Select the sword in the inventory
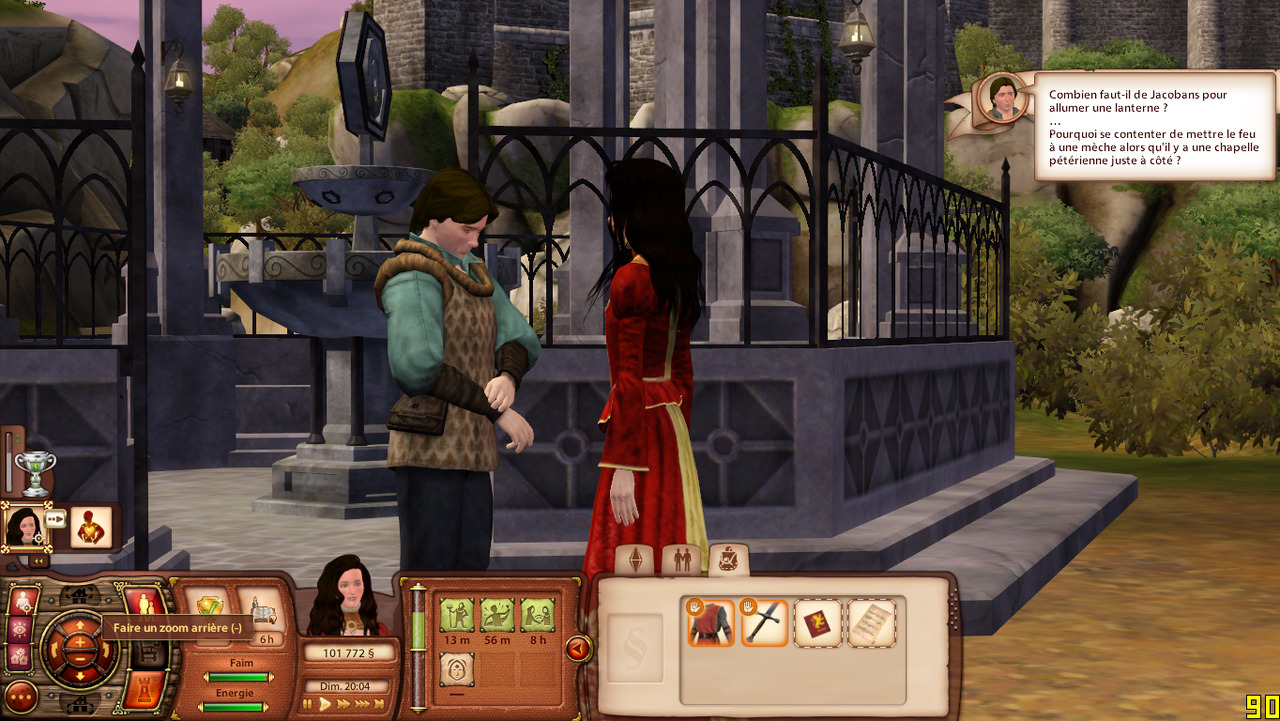The height and width of the screenshot is (721, 1280). [765, 622]
